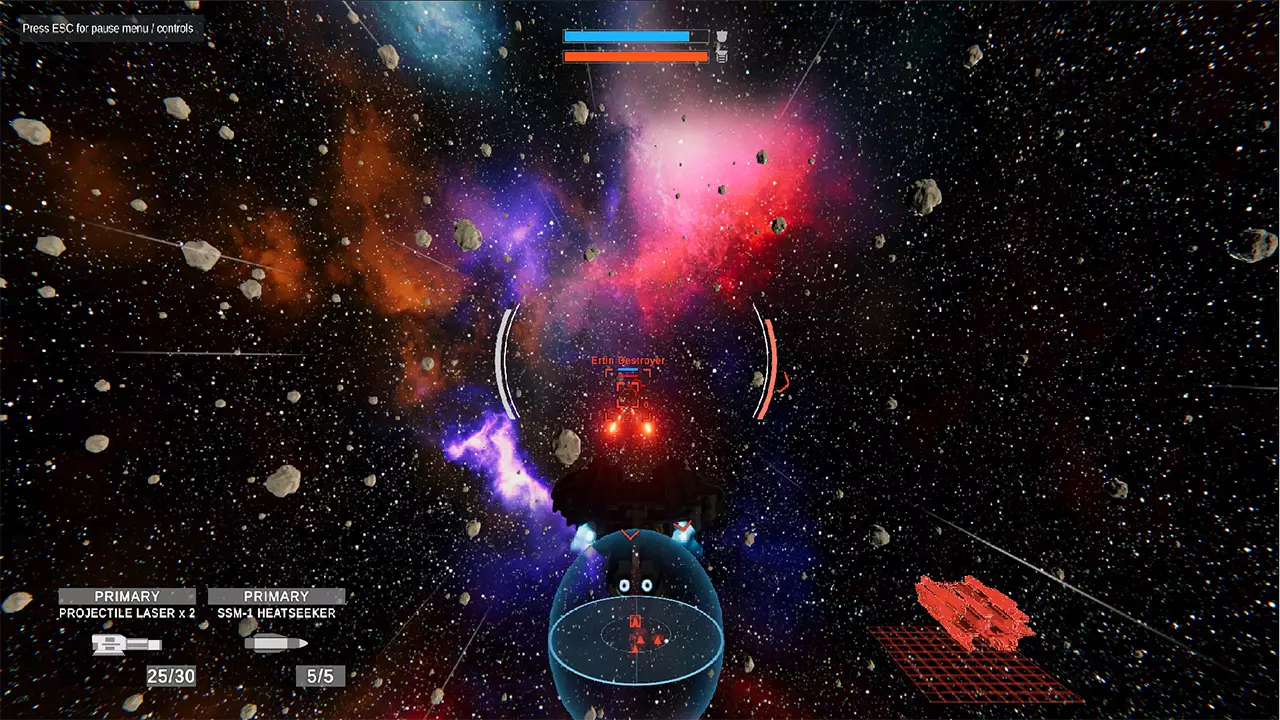Expand the PROJECTILE LASER x 2 weapon panel
1280x720 pixels.
pyautogui.click(x=126, y=613)
